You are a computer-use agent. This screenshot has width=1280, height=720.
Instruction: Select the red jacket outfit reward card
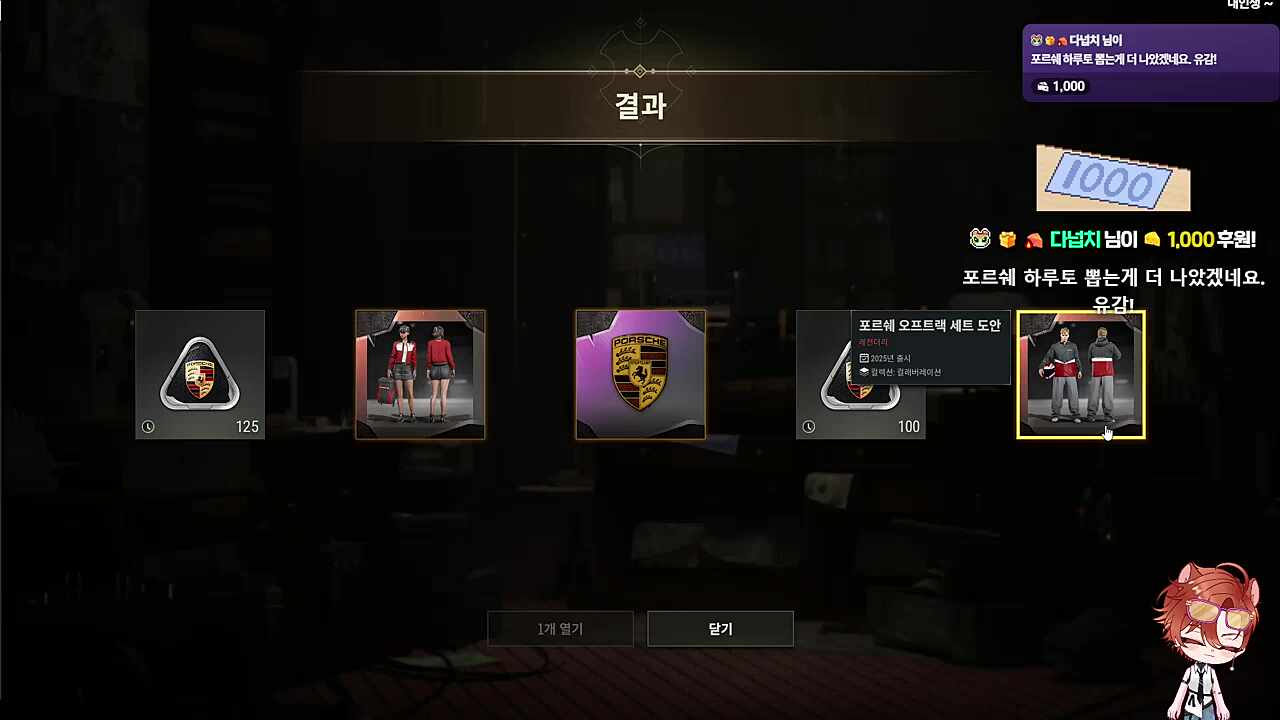(420, 375)
